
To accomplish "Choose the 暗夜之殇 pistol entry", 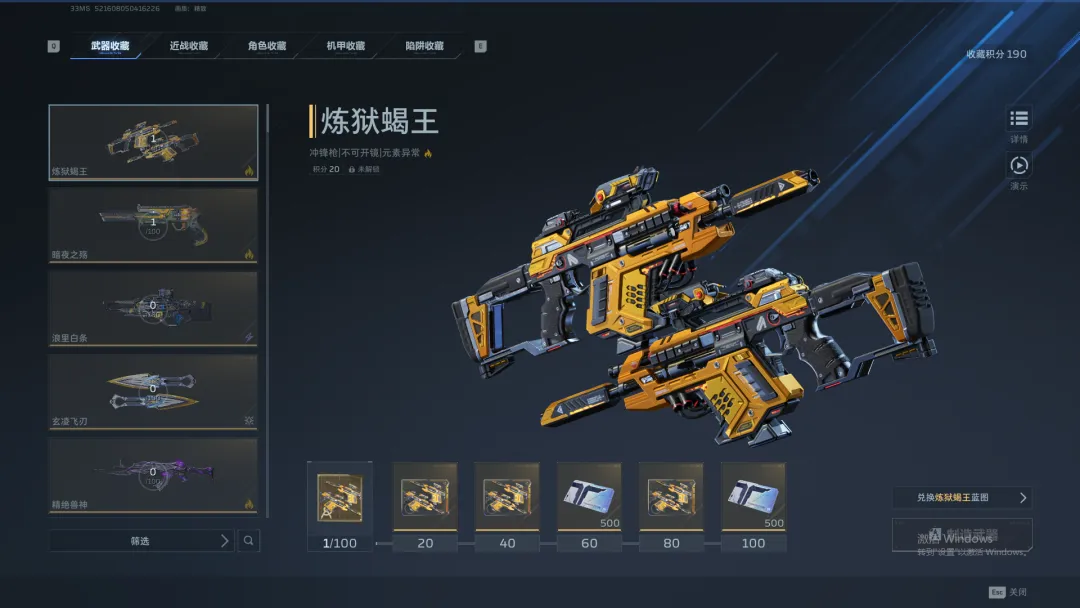I will (x=153, y=226).
